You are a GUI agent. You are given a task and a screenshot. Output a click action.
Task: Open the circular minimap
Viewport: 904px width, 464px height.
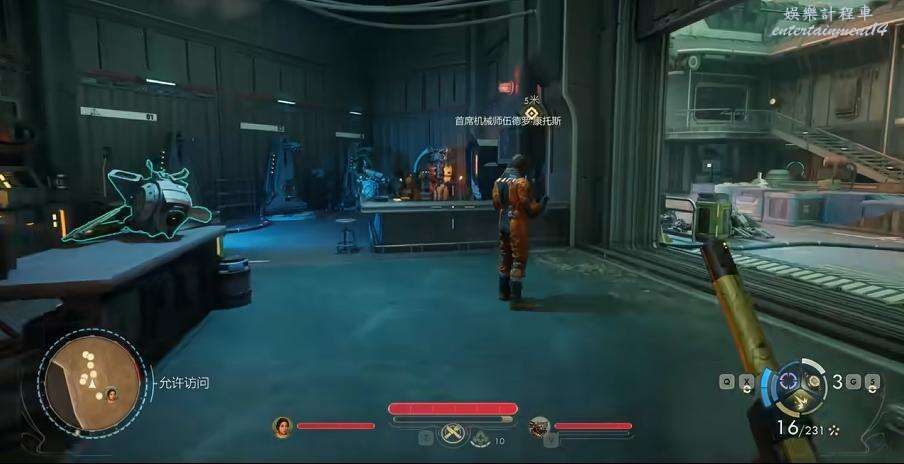pyautogui.click(x=88, y=383)
